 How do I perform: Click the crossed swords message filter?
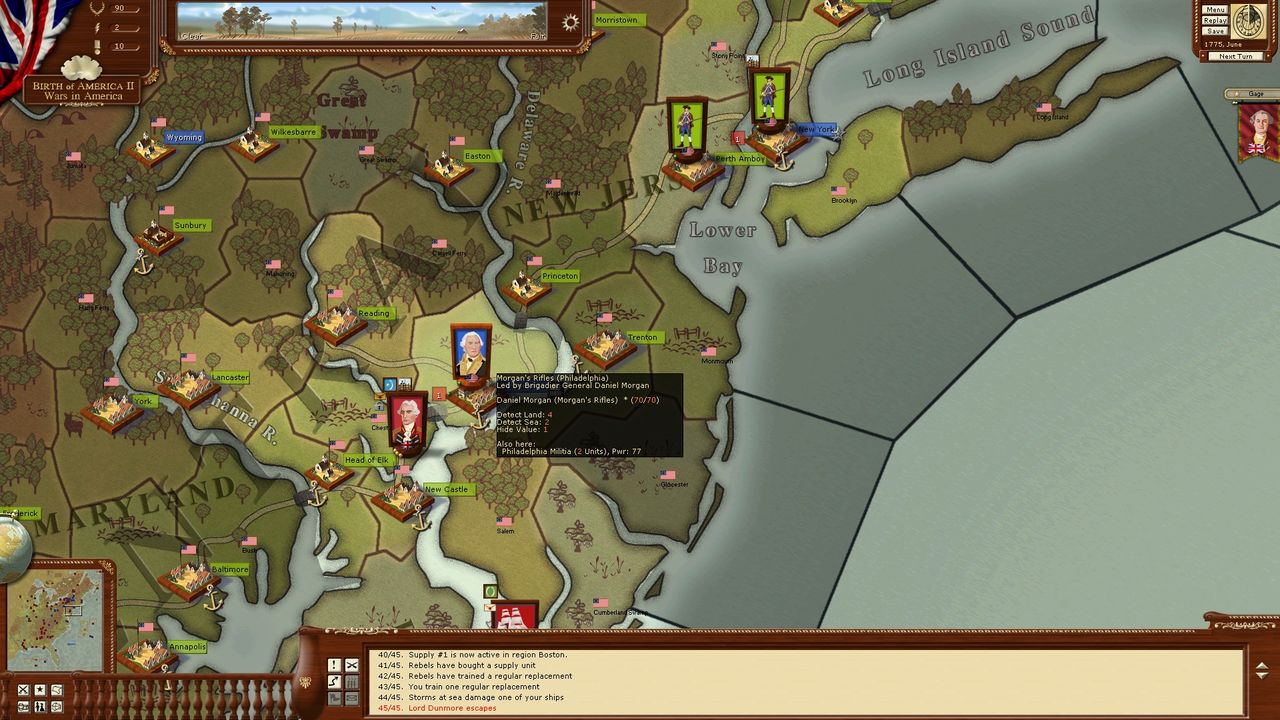352,665
